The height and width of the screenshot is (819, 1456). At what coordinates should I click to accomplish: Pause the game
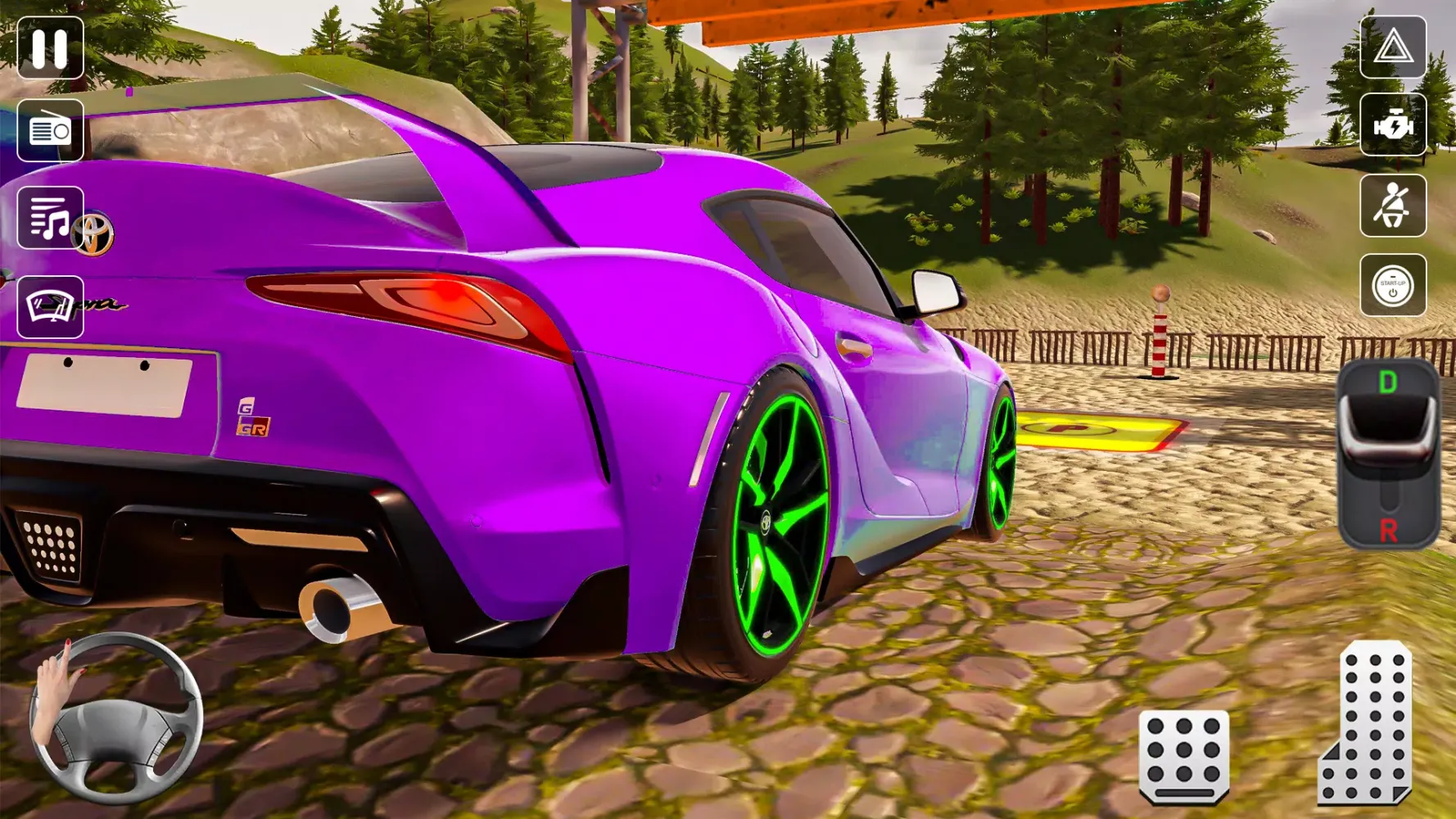click(50, 48)
